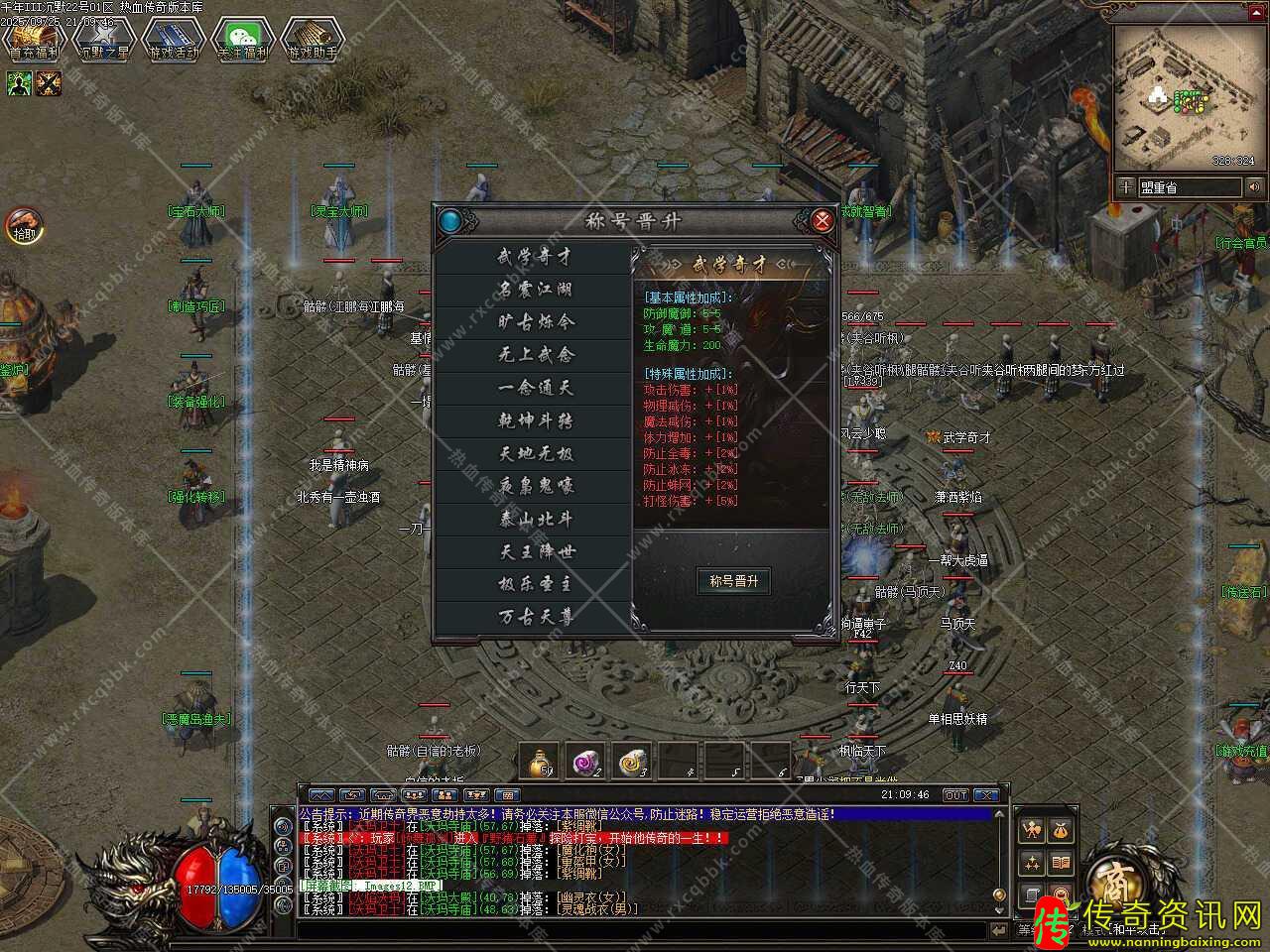Close the 称号晋升 title promotion window

point(823,220)
